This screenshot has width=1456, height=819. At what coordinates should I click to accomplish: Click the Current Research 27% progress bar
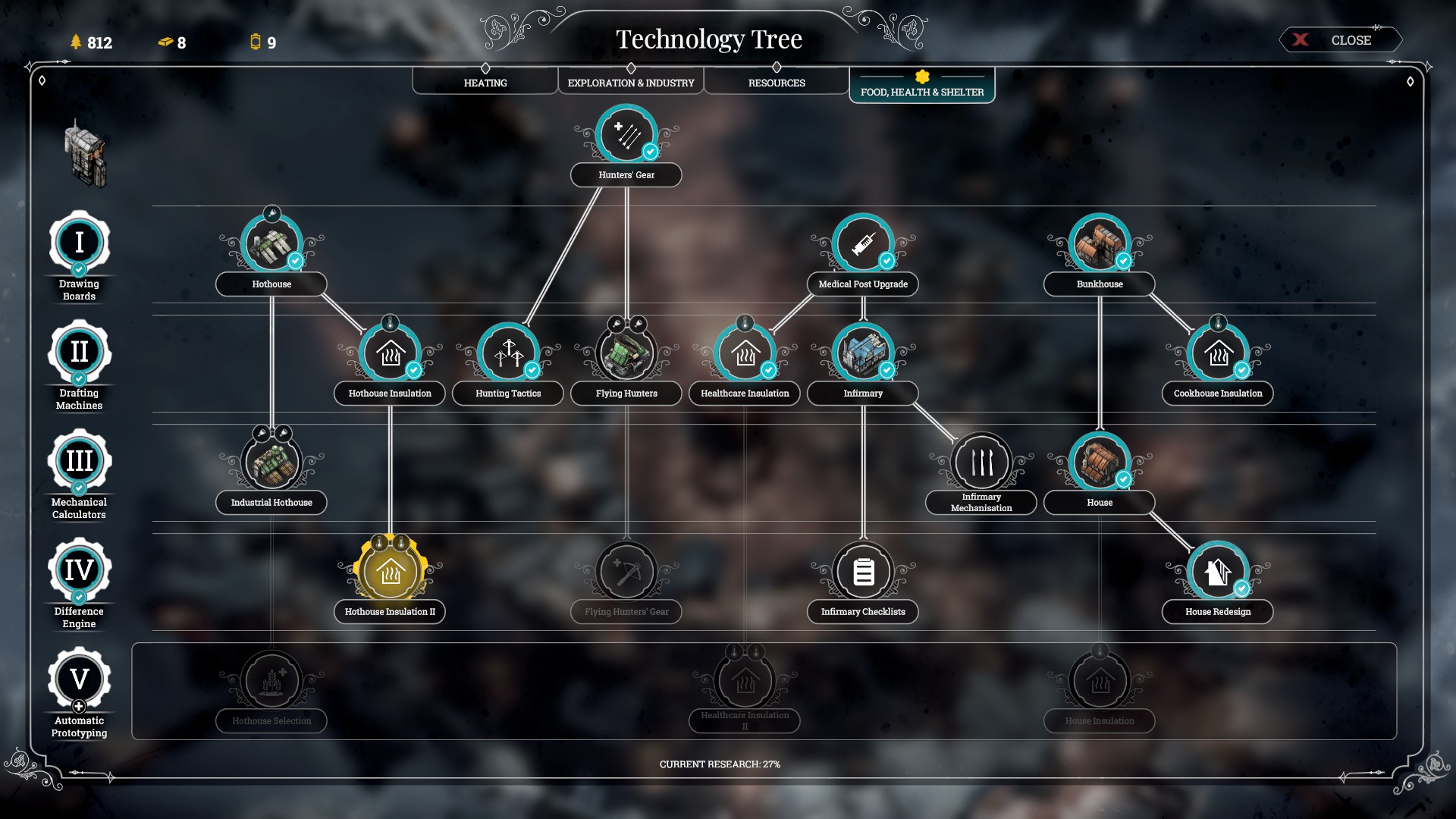click(x=721, y=765)
